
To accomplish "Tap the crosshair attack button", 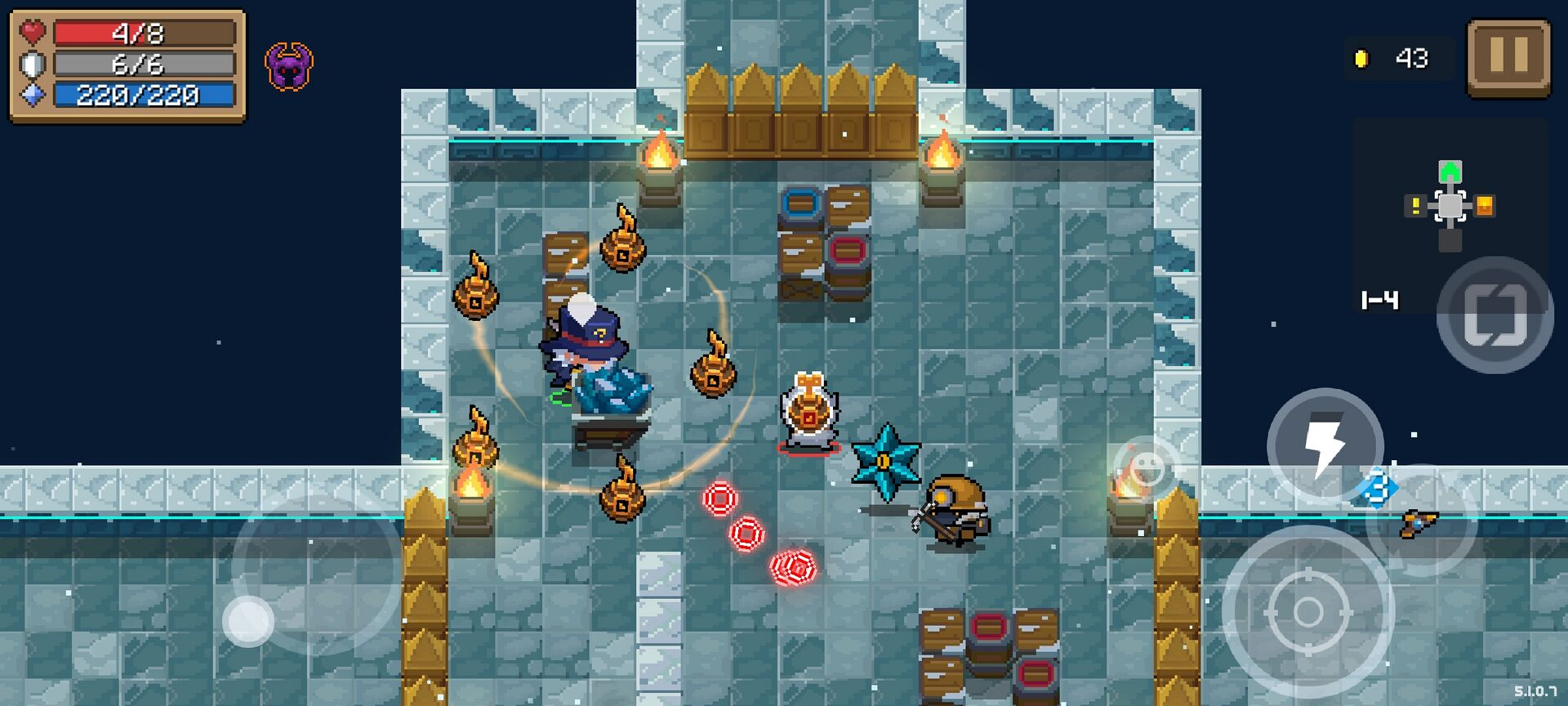I will coord(1307,611).
